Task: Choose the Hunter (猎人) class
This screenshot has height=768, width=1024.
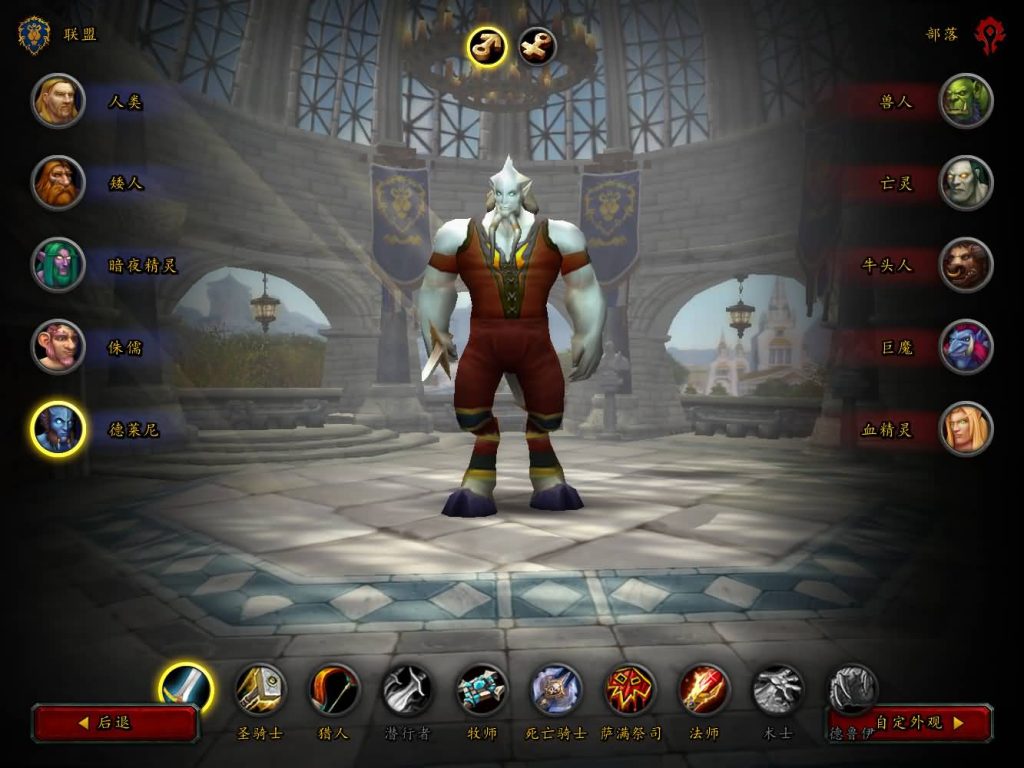Action: tap(334, 689)
